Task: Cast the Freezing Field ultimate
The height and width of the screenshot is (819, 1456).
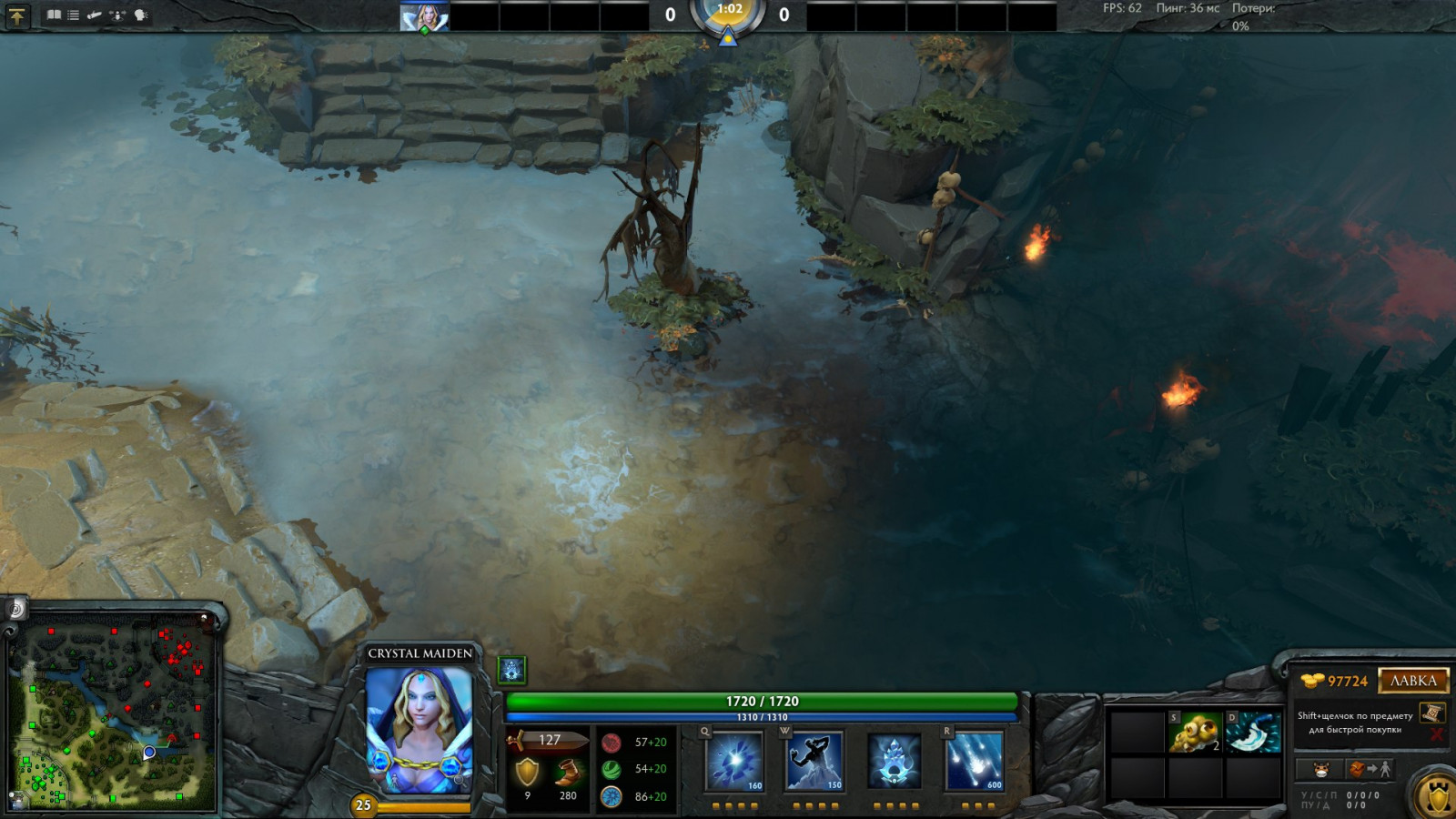Action: pyautogui.click(x=974, y=761)
